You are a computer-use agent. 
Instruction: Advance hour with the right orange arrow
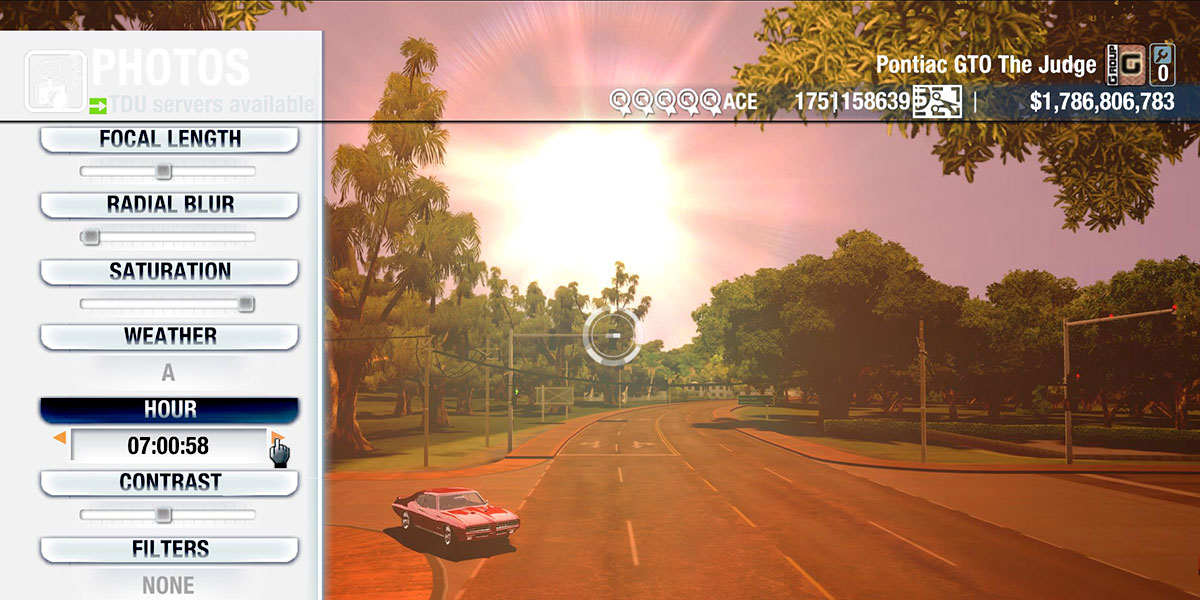coord(277,438)
